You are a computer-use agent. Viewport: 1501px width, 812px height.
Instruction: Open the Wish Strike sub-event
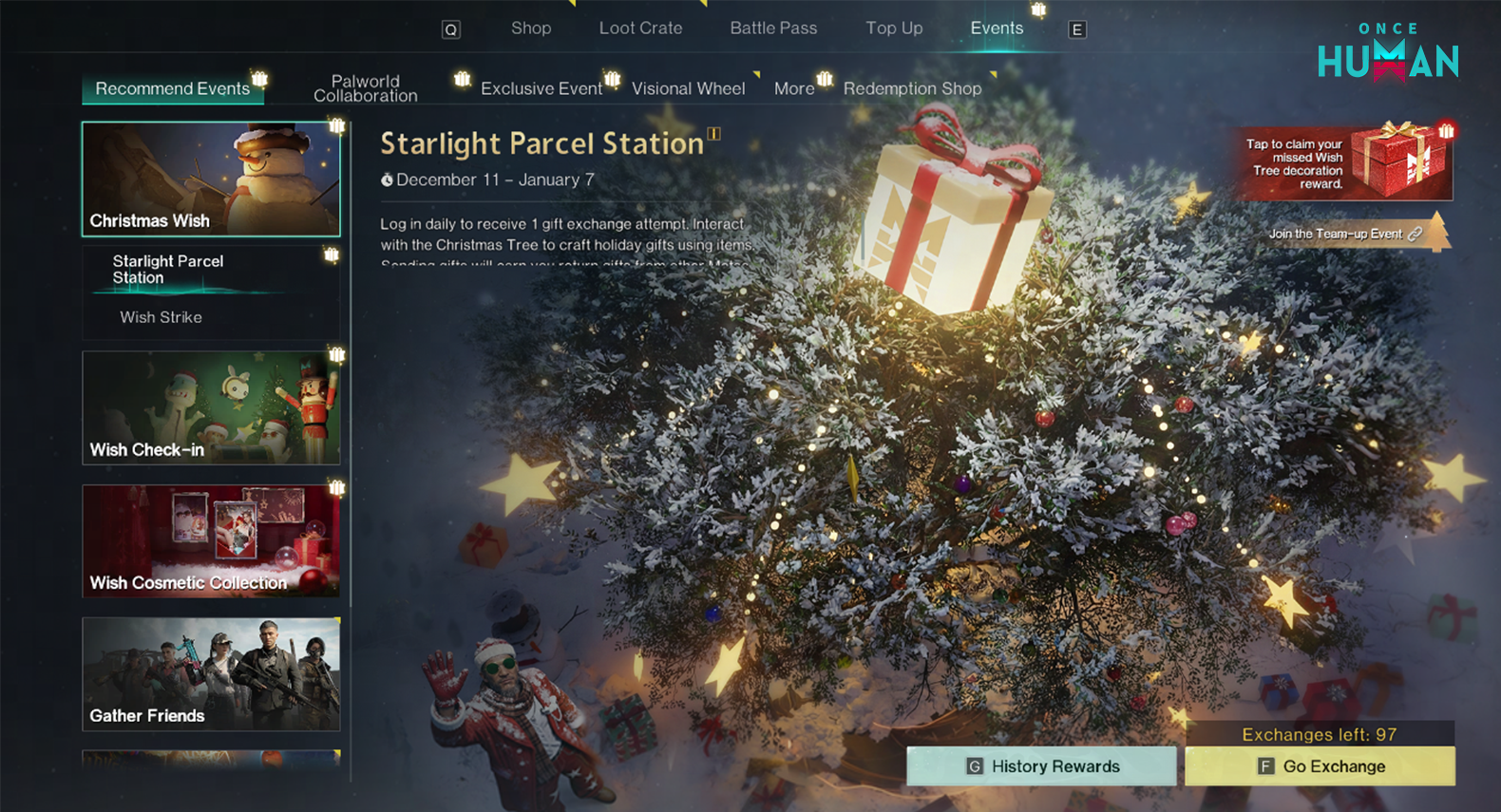(x=161, y=317)
